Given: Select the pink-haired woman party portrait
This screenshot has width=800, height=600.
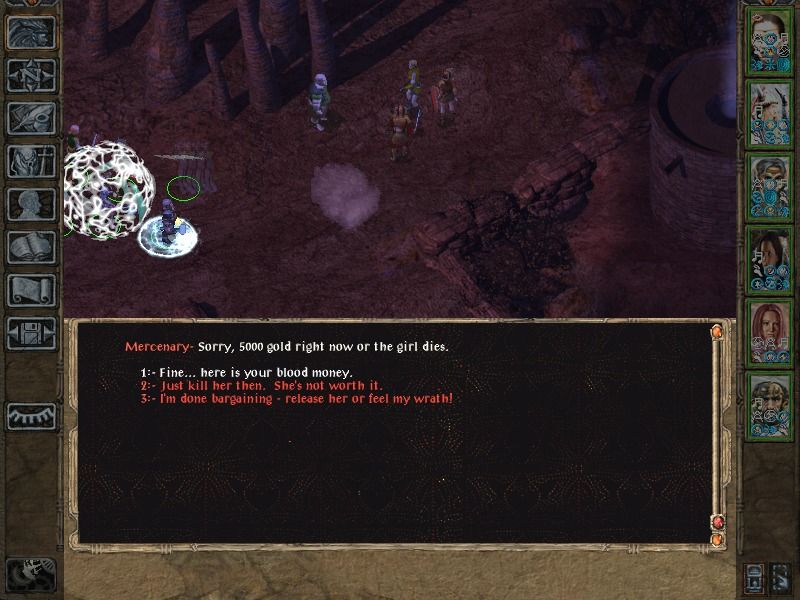Looking at the screenshot, I should [x=769, y=333].
